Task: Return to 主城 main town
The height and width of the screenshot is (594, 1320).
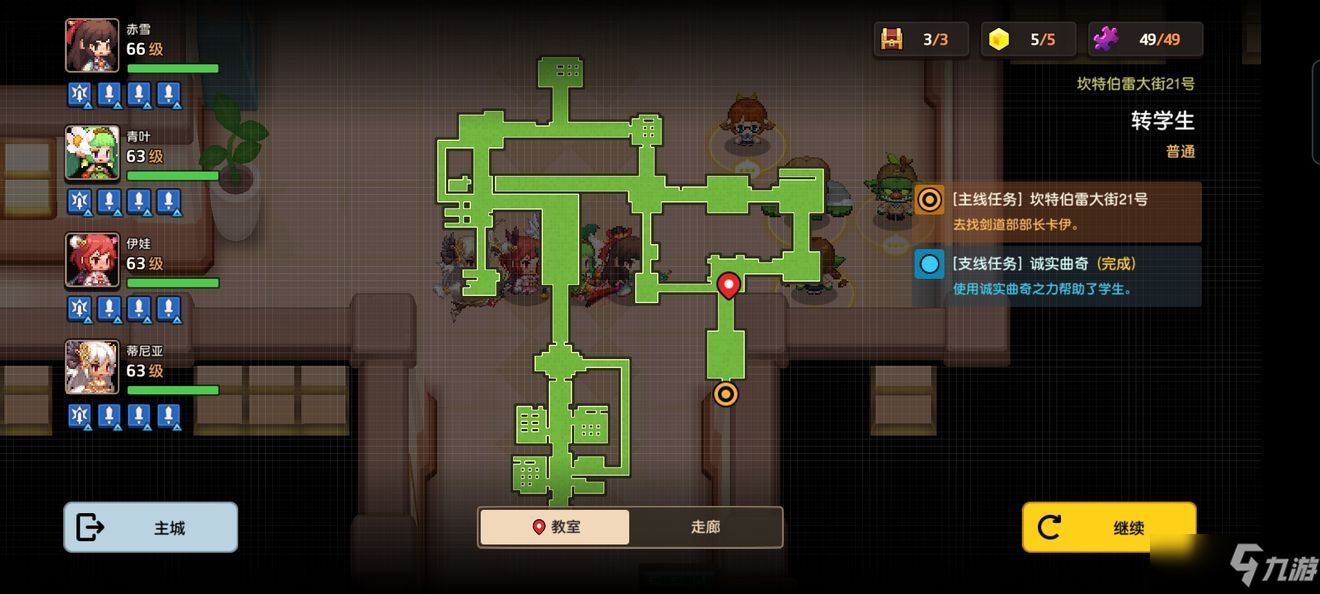Action: (x=151, y=527)
